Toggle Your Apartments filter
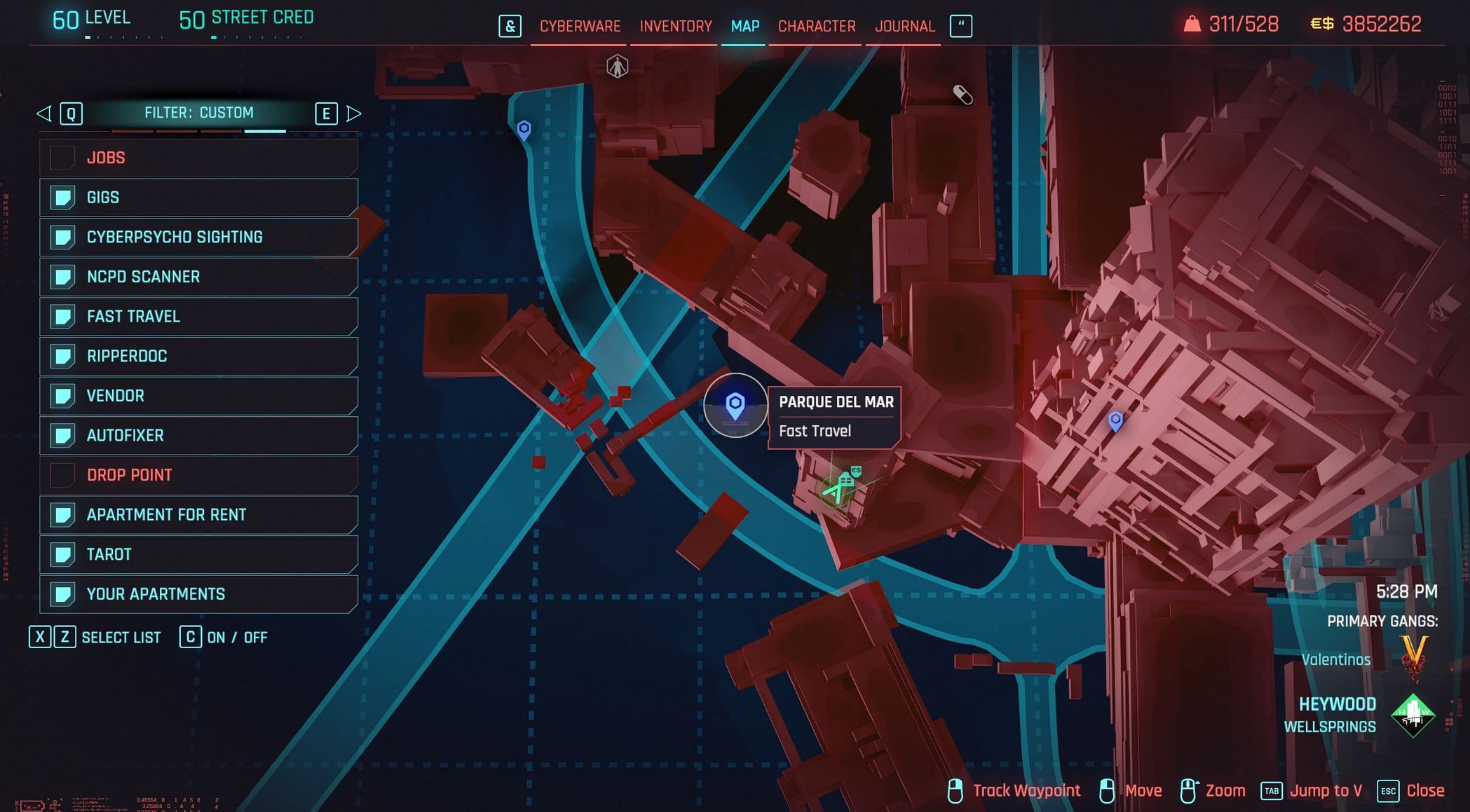Viewport: 1470px width, 812px height. pos(199,594)
